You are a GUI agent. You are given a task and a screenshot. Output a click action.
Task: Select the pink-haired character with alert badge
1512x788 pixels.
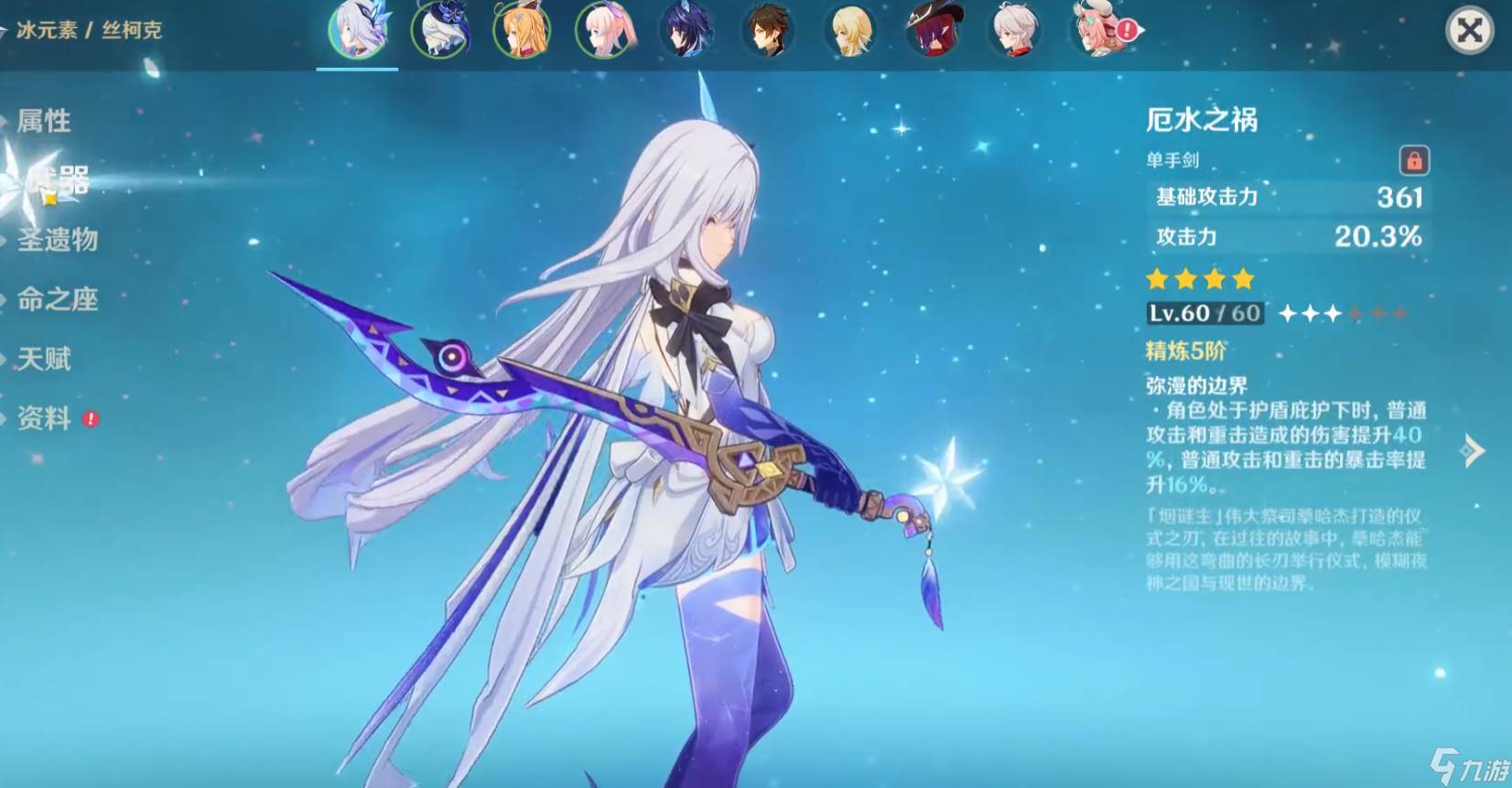(x=1098, y=31)
